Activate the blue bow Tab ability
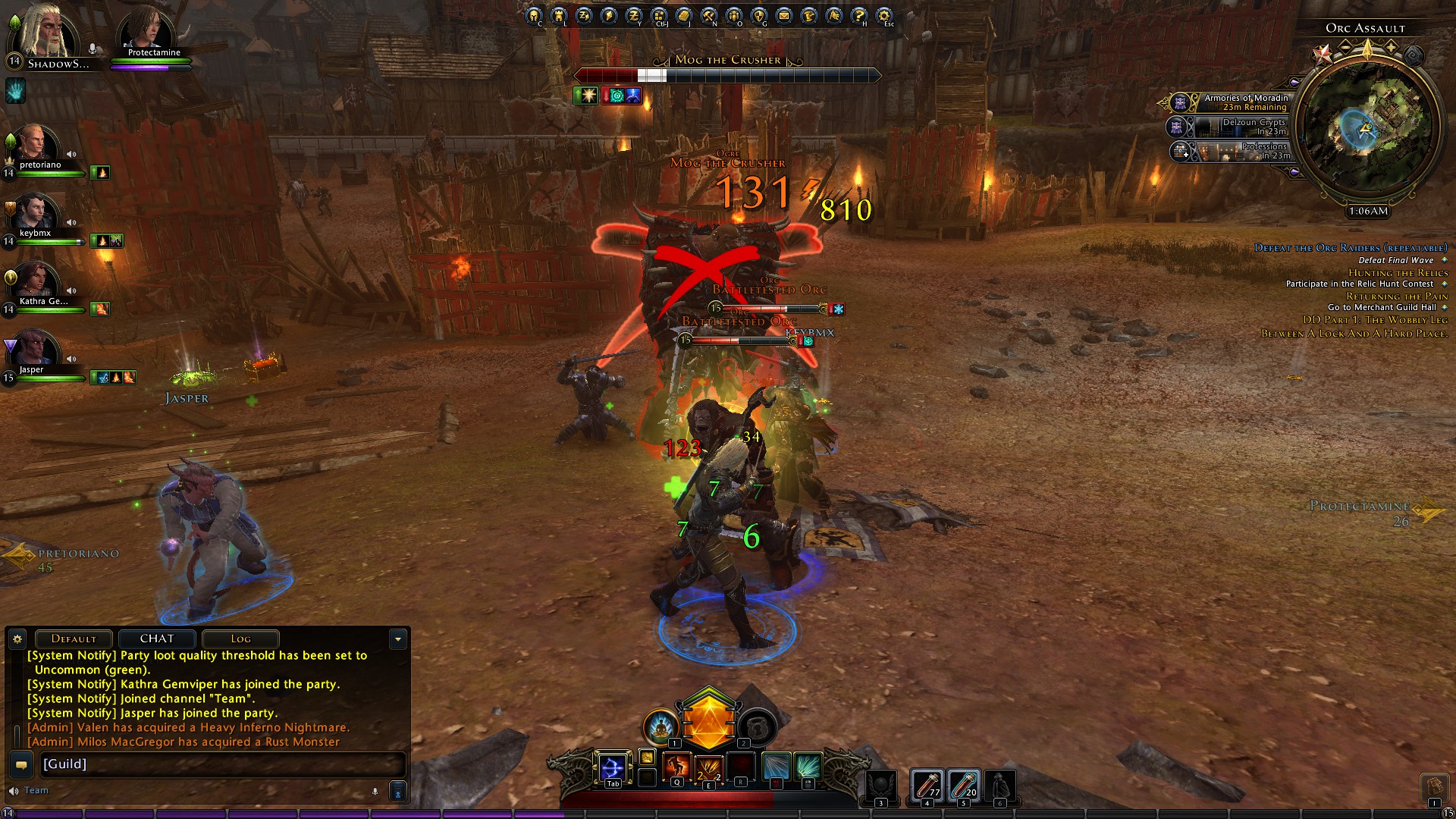The image size is (1456, 819). pos(612,768)
